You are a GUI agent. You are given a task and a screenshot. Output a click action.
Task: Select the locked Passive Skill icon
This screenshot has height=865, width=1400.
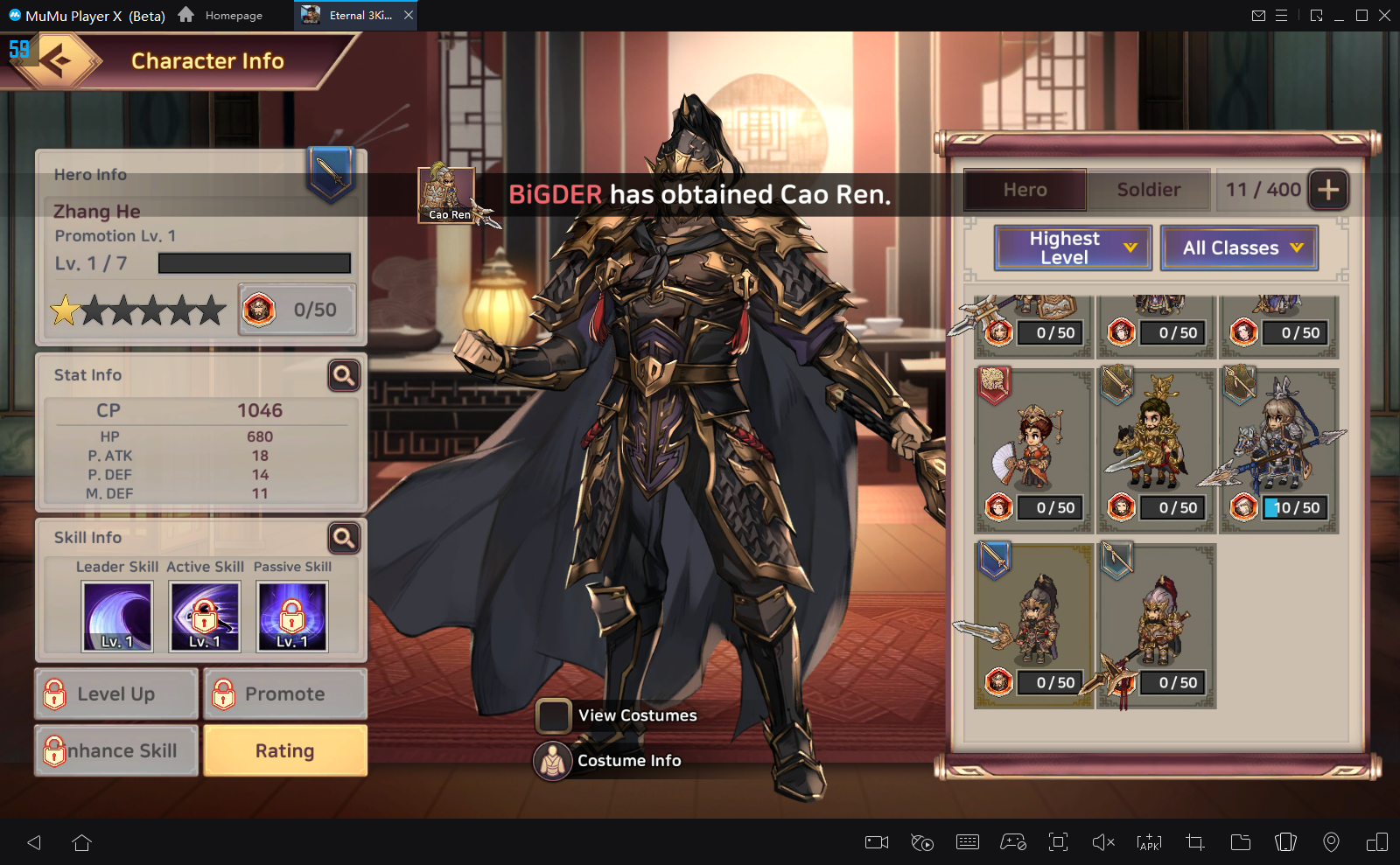coord(292,617)
